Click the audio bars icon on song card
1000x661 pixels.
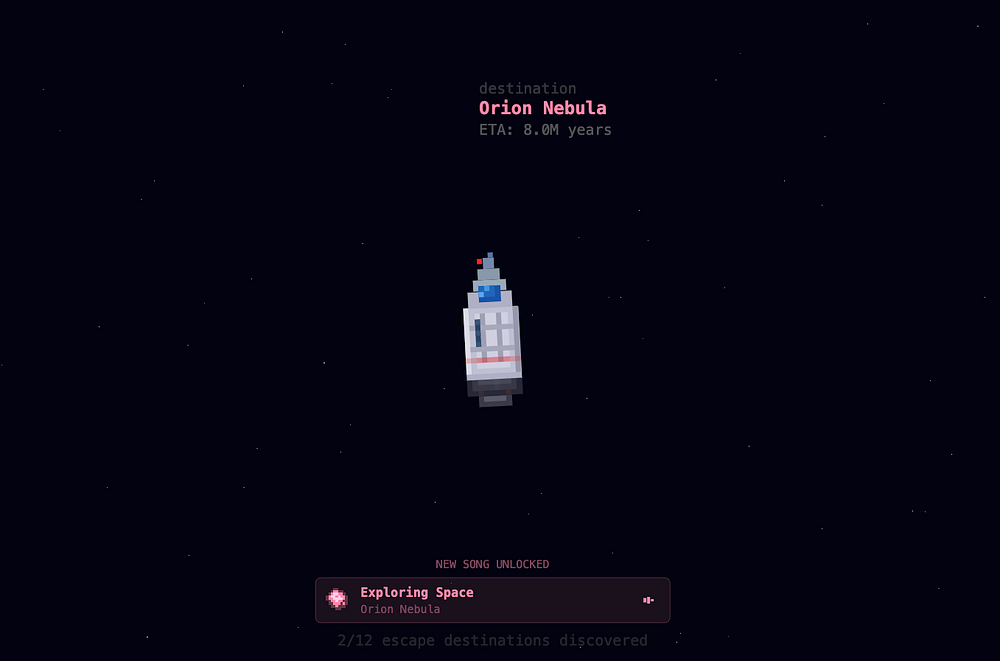648,600
